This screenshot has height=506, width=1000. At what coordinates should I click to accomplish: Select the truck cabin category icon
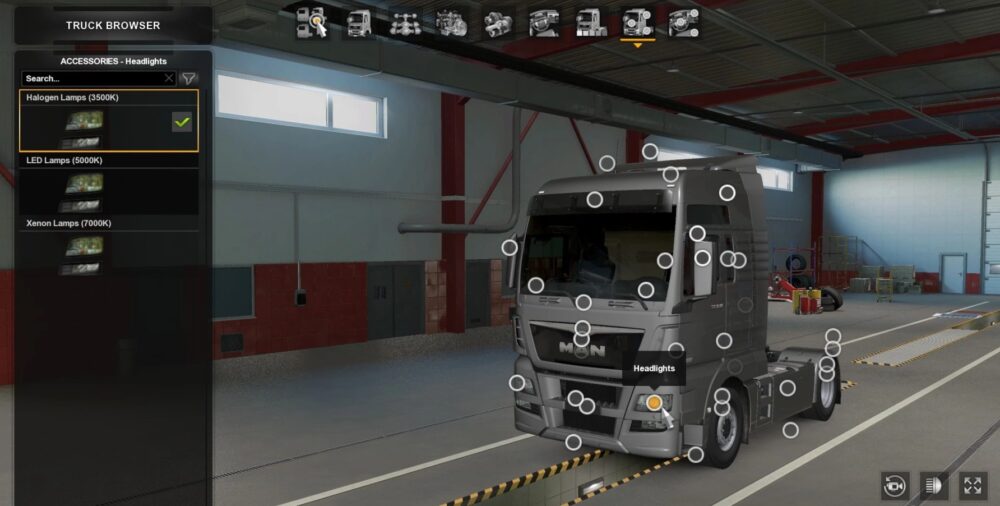tap(359, 22)
